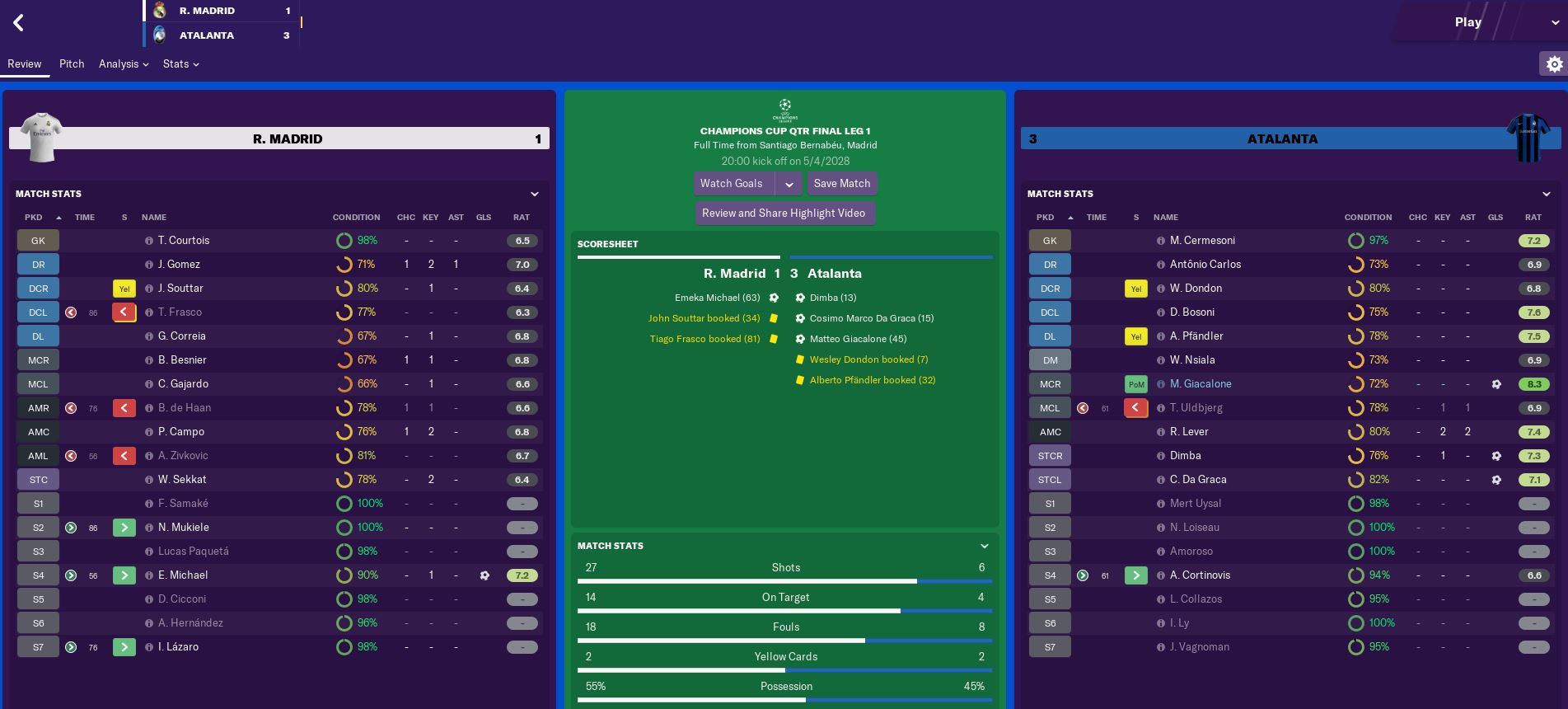Click the R. Madrid white shirt icon
The width and height of the screenshot is (1568, 709).
pos(40,137)
